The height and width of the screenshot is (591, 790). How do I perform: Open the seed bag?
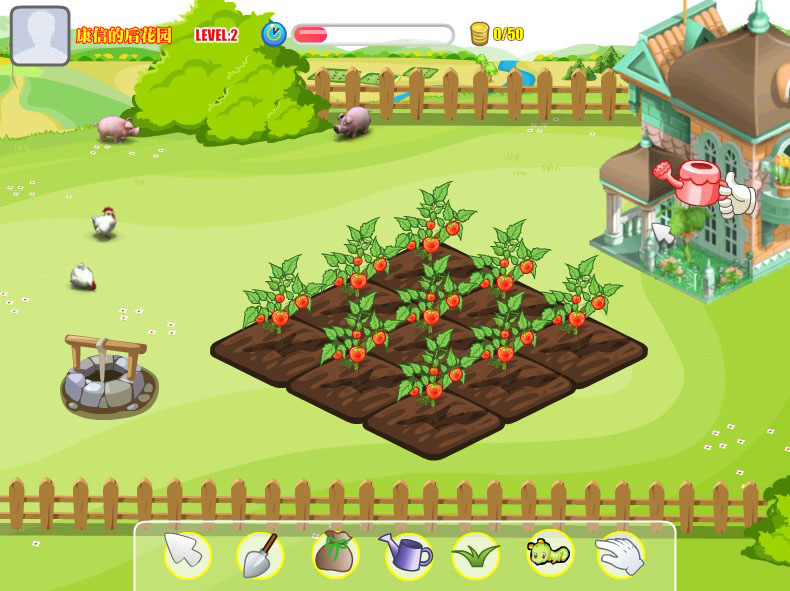(x=335, y=554)
